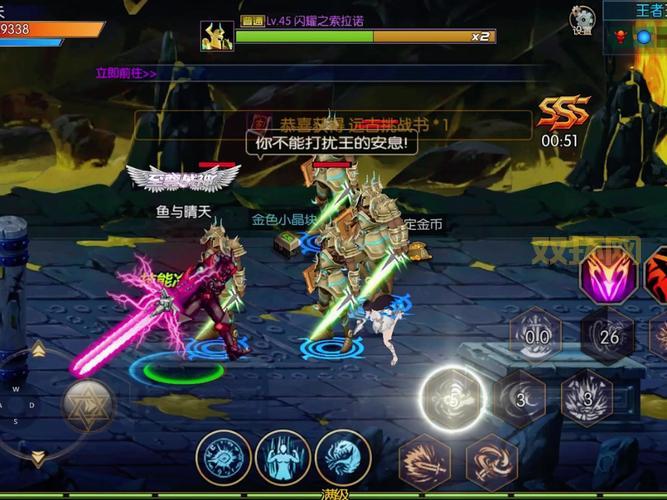The width and height of the screenshot is (667, 500).
Task: Activate the blue eye-rune buff skill
Action: 223,458
